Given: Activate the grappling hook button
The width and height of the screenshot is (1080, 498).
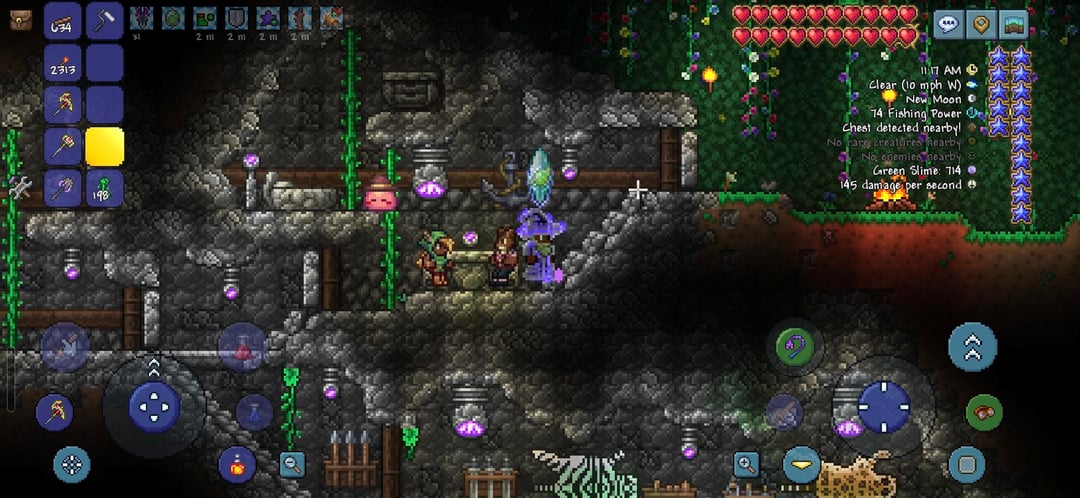Looking at the screenshot, I should (795, 347).
